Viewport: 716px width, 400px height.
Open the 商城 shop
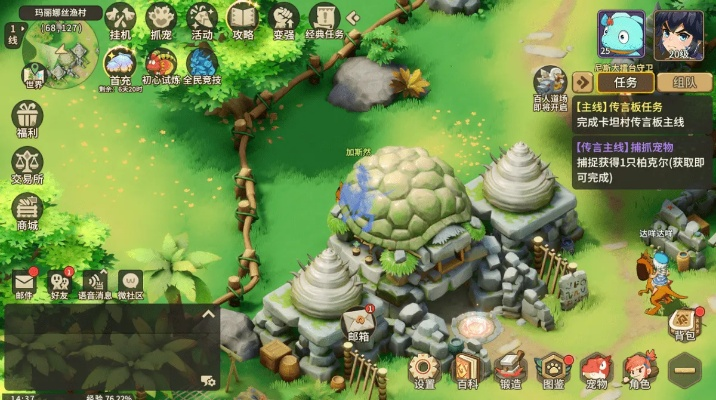pyautogui.click(x=27, y=211)
